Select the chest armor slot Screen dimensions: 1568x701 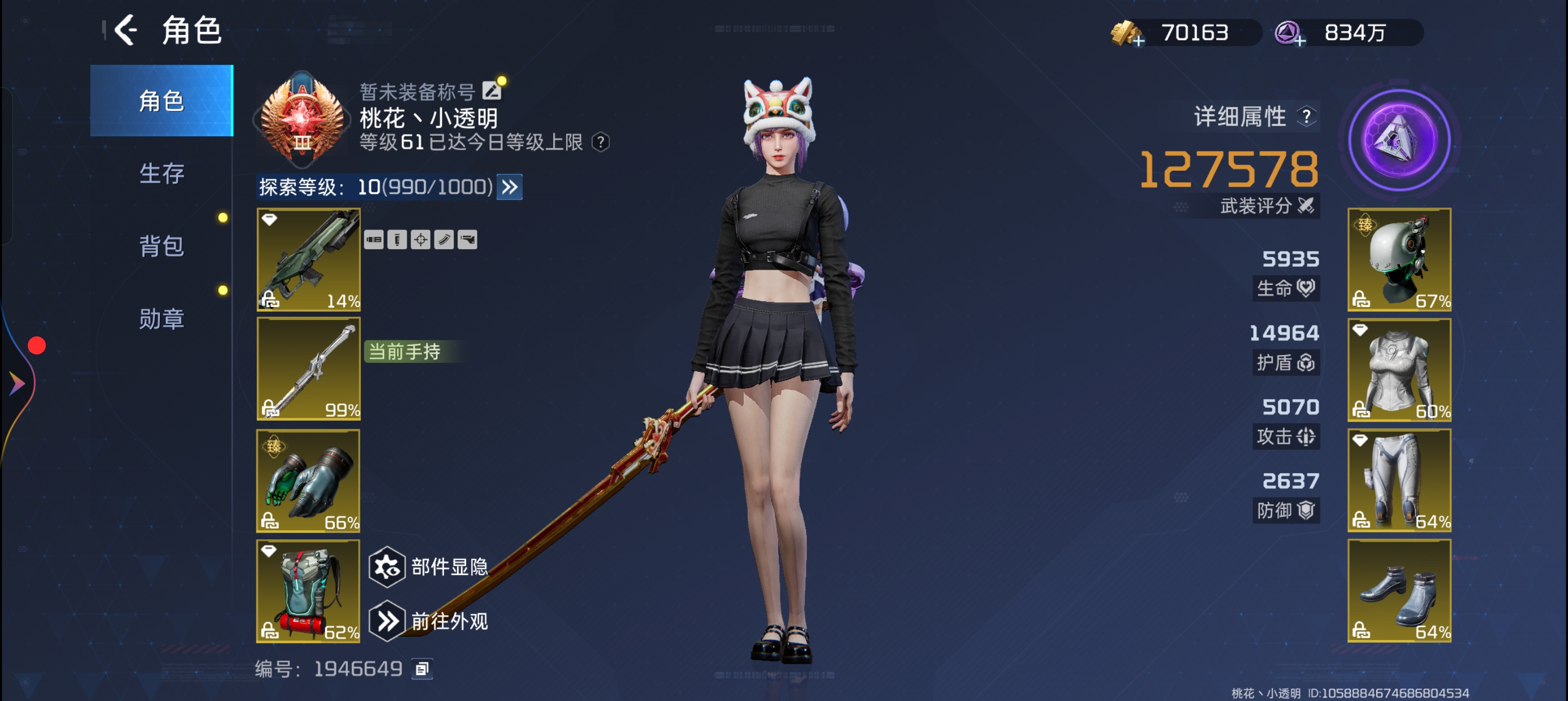tap(1399, 369)
